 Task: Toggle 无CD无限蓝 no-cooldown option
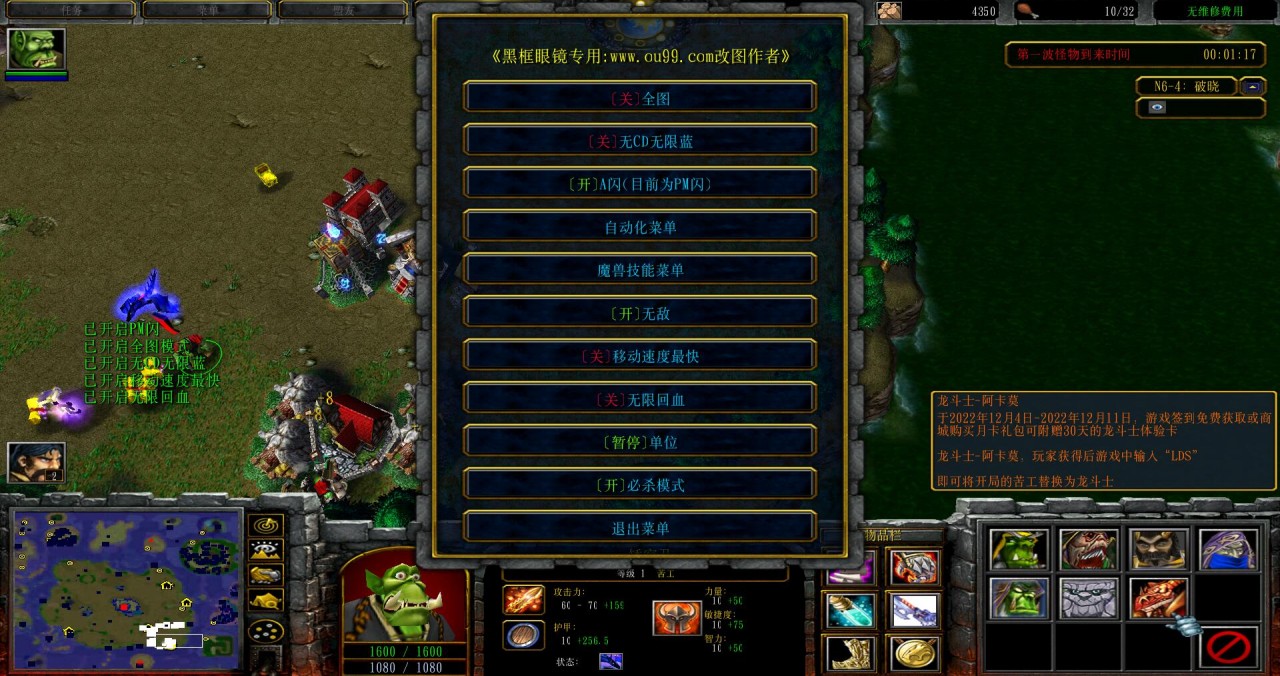coord(640,141)
